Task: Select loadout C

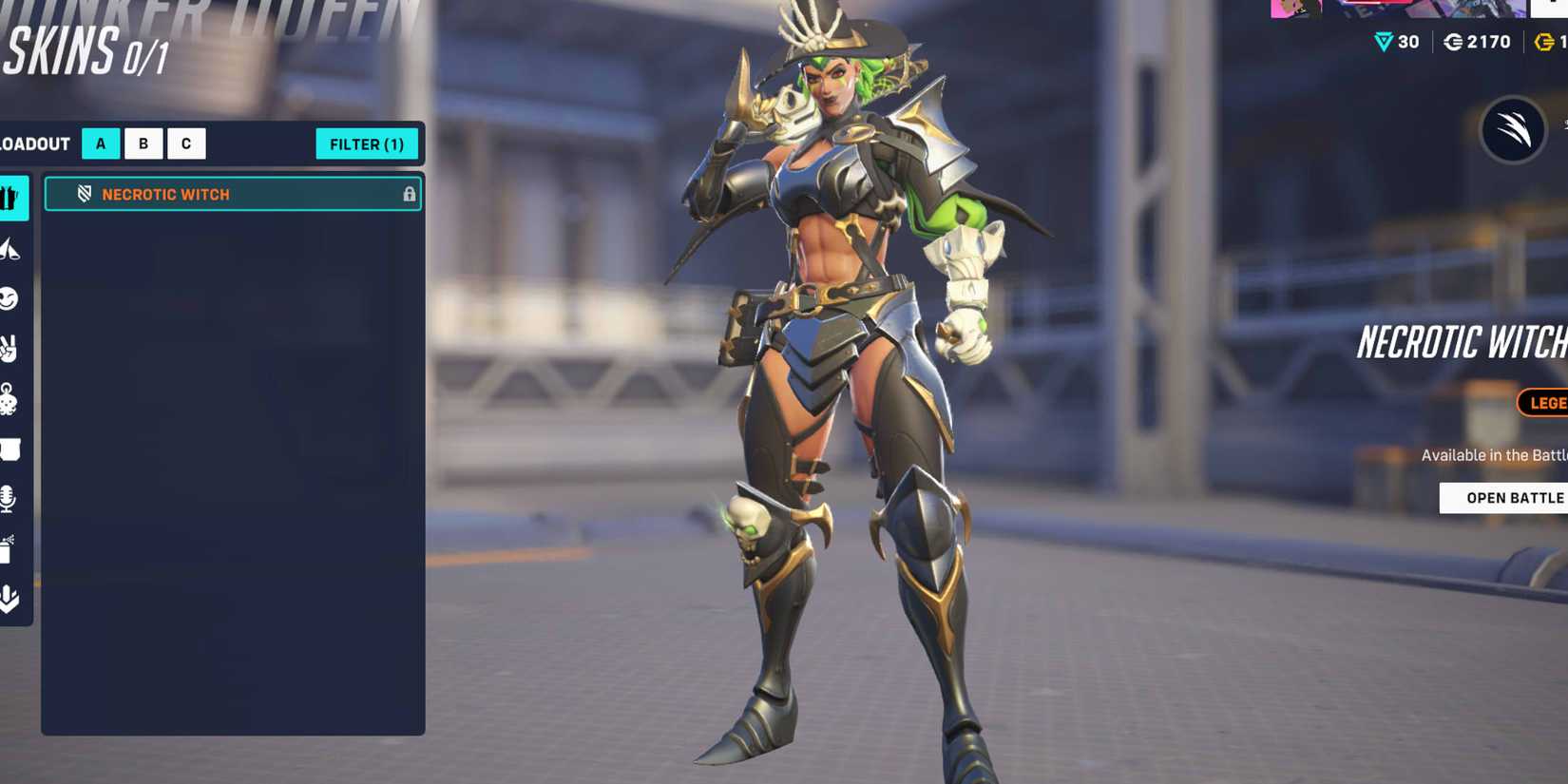Action: tap(184, 143)
